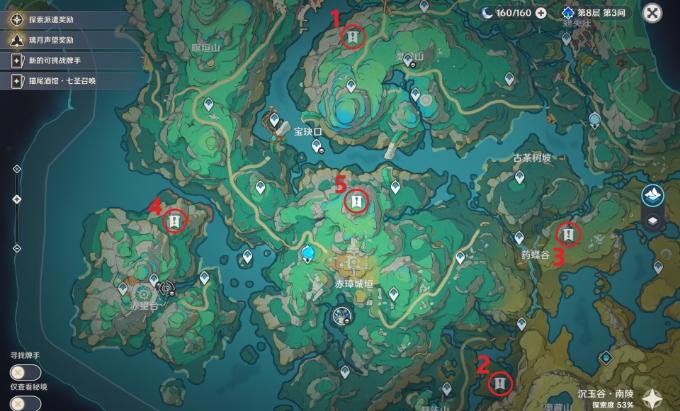The height and width of the screenshot is (411, 680).
Task: Select the map marker numbered 2
Action: (500, 381)
